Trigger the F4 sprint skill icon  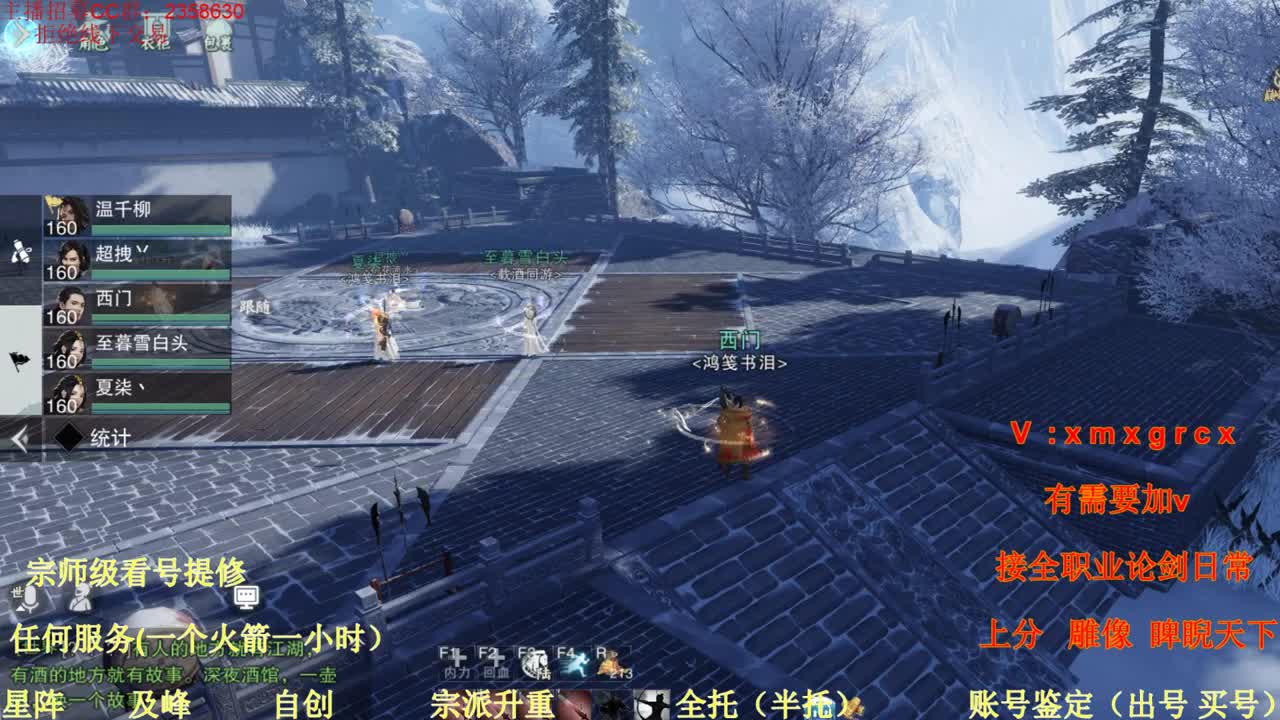575,664
